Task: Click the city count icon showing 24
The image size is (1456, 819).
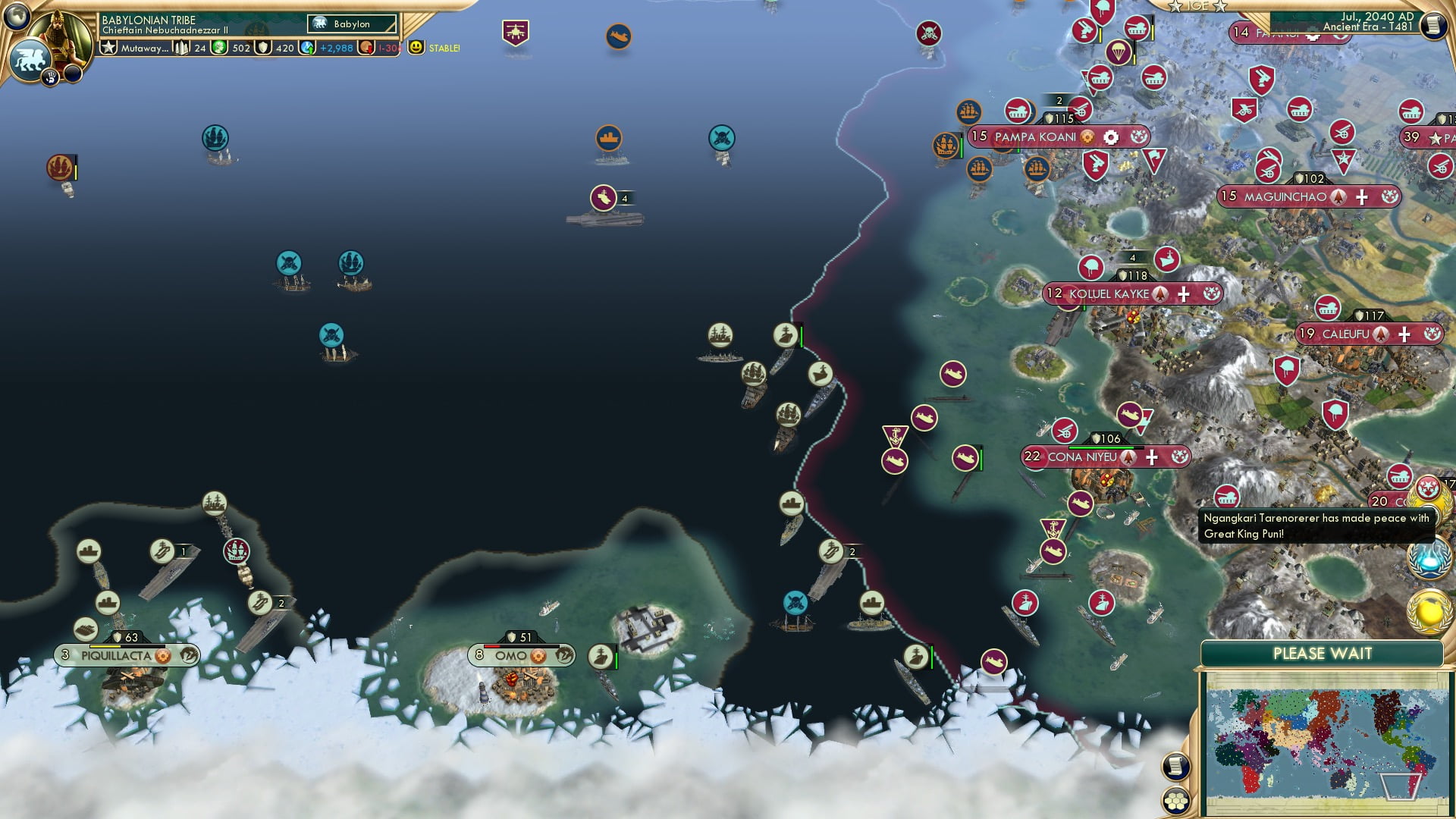Action: 181,49
